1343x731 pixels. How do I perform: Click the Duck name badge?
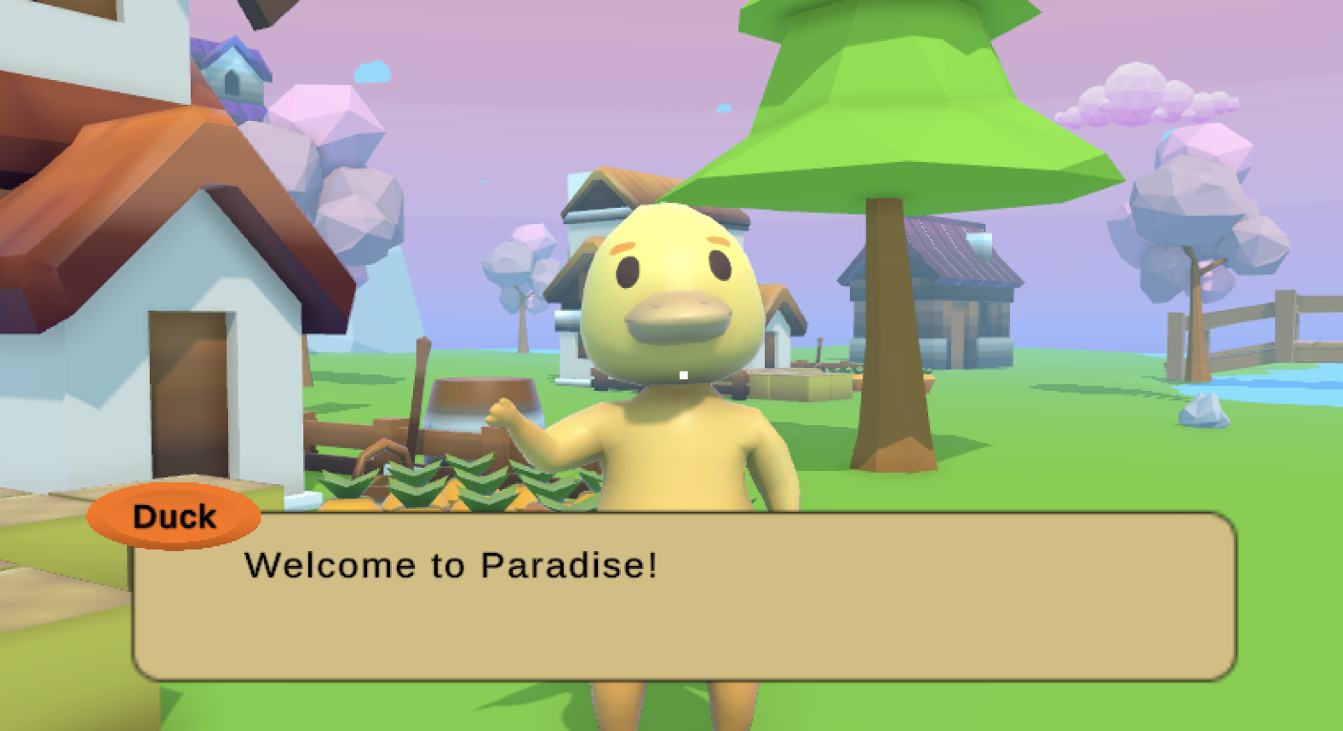[175, 516]
